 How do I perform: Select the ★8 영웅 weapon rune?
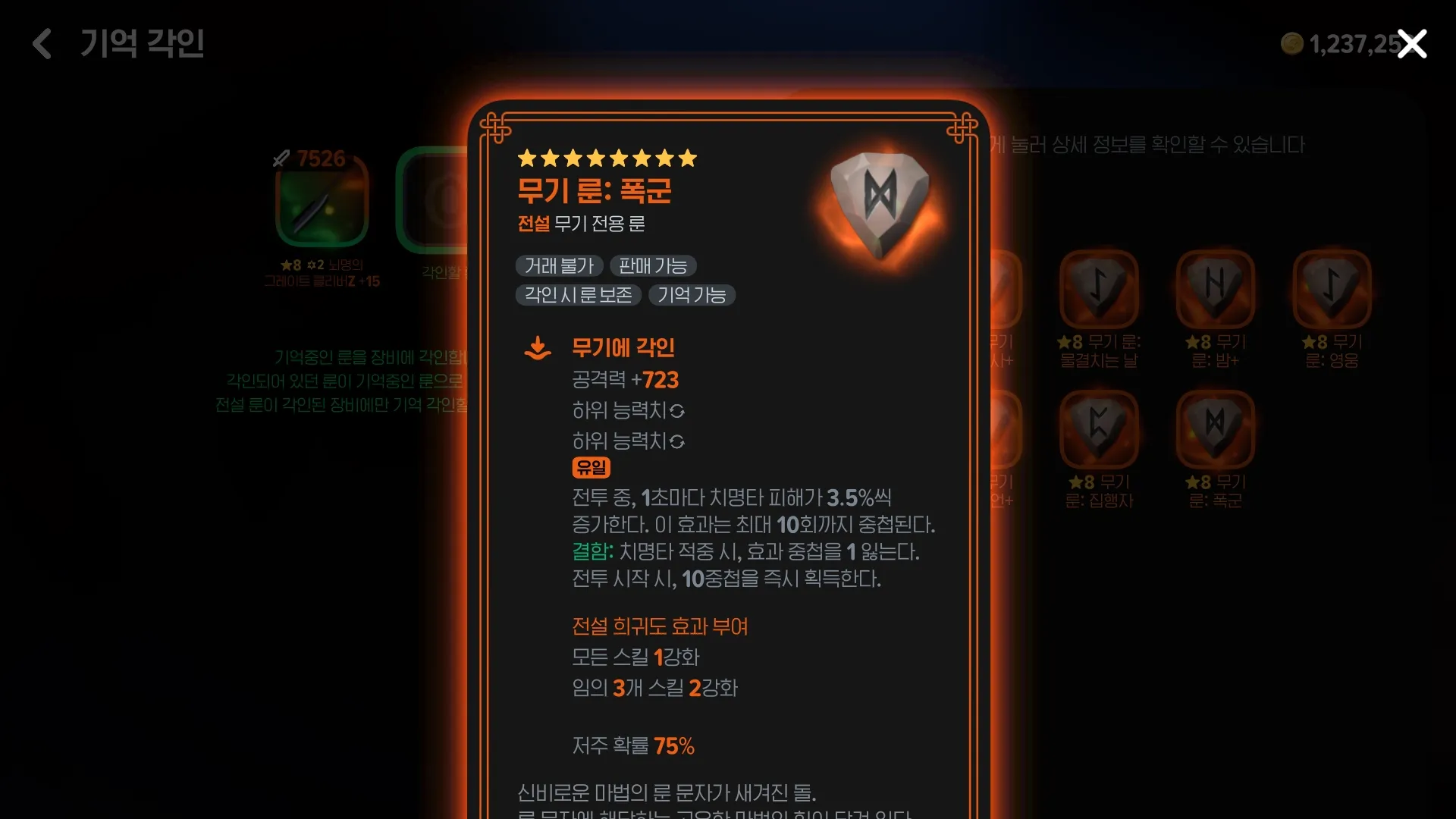[1331, 288]
